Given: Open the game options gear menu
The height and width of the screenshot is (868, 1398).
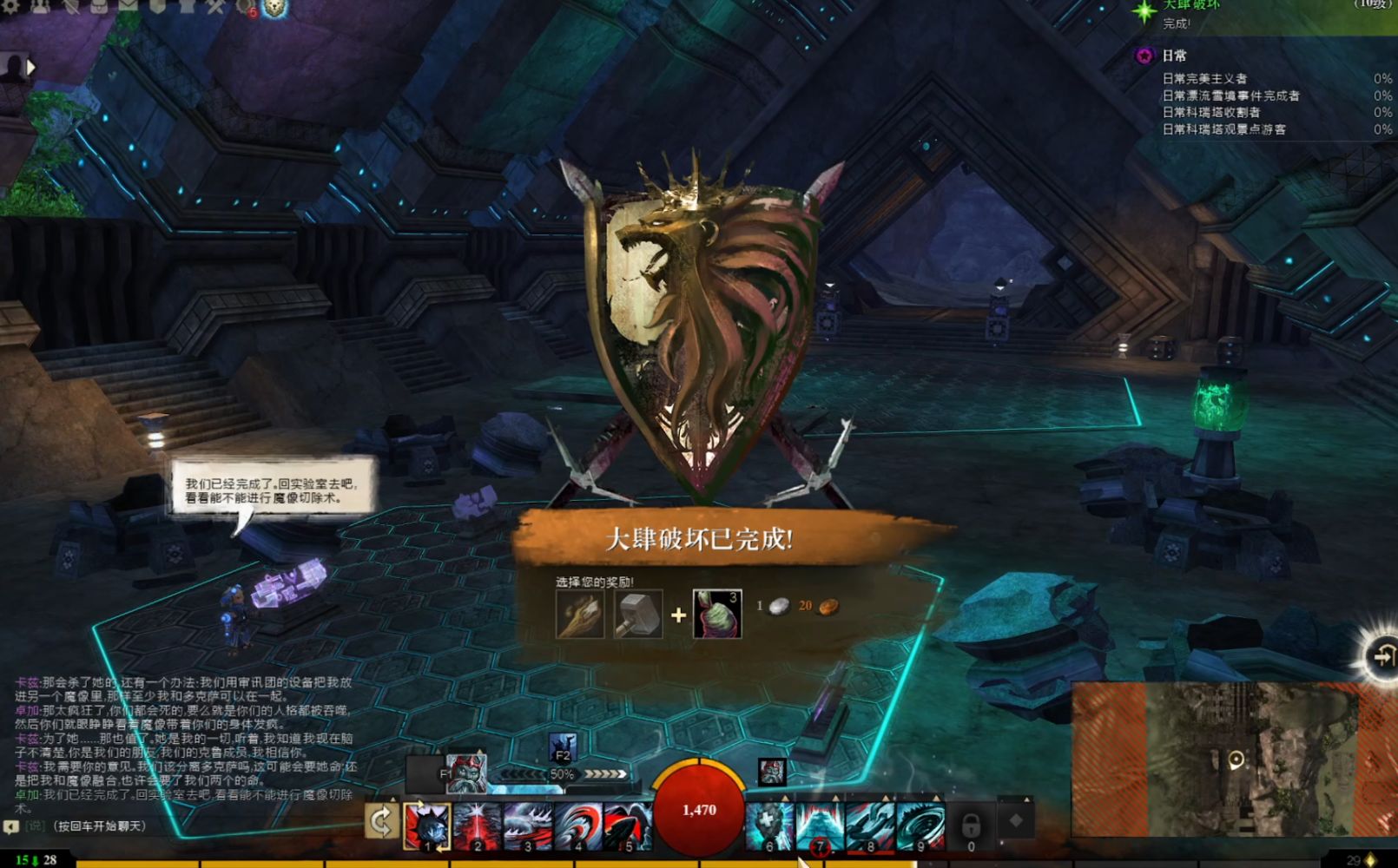Looking at the screenshot, I should click(x=9, y=9).
